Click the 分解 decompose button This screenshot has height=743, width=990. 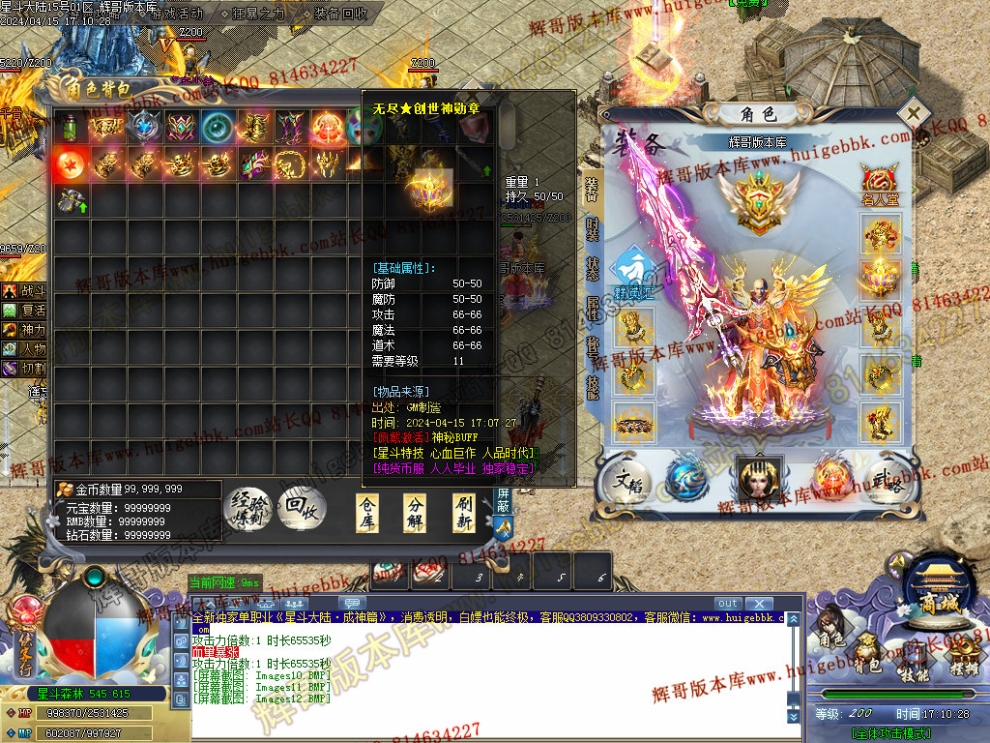click(x=416, y=512)
